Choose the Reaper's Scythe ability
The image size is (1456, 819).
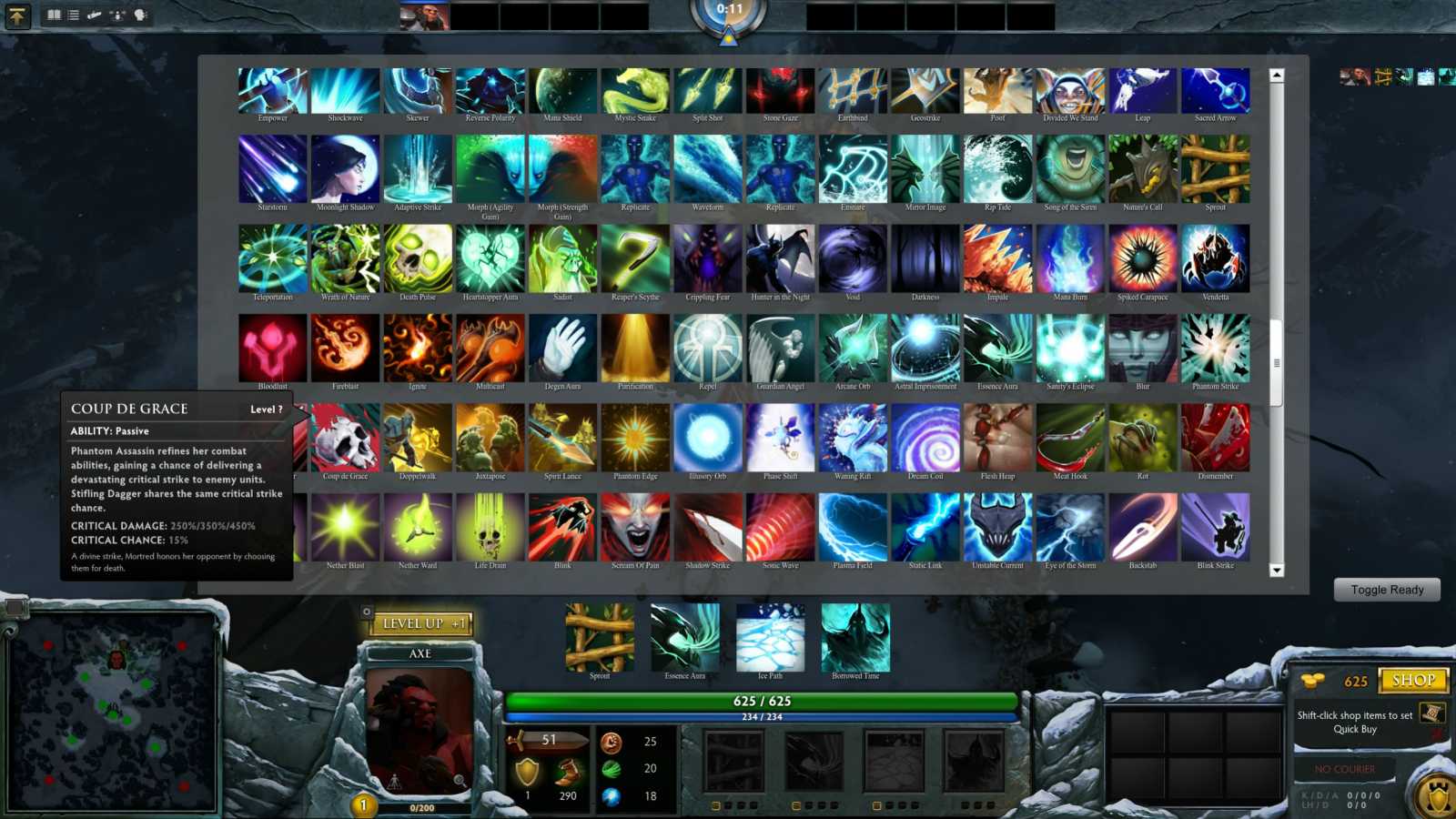635,259
